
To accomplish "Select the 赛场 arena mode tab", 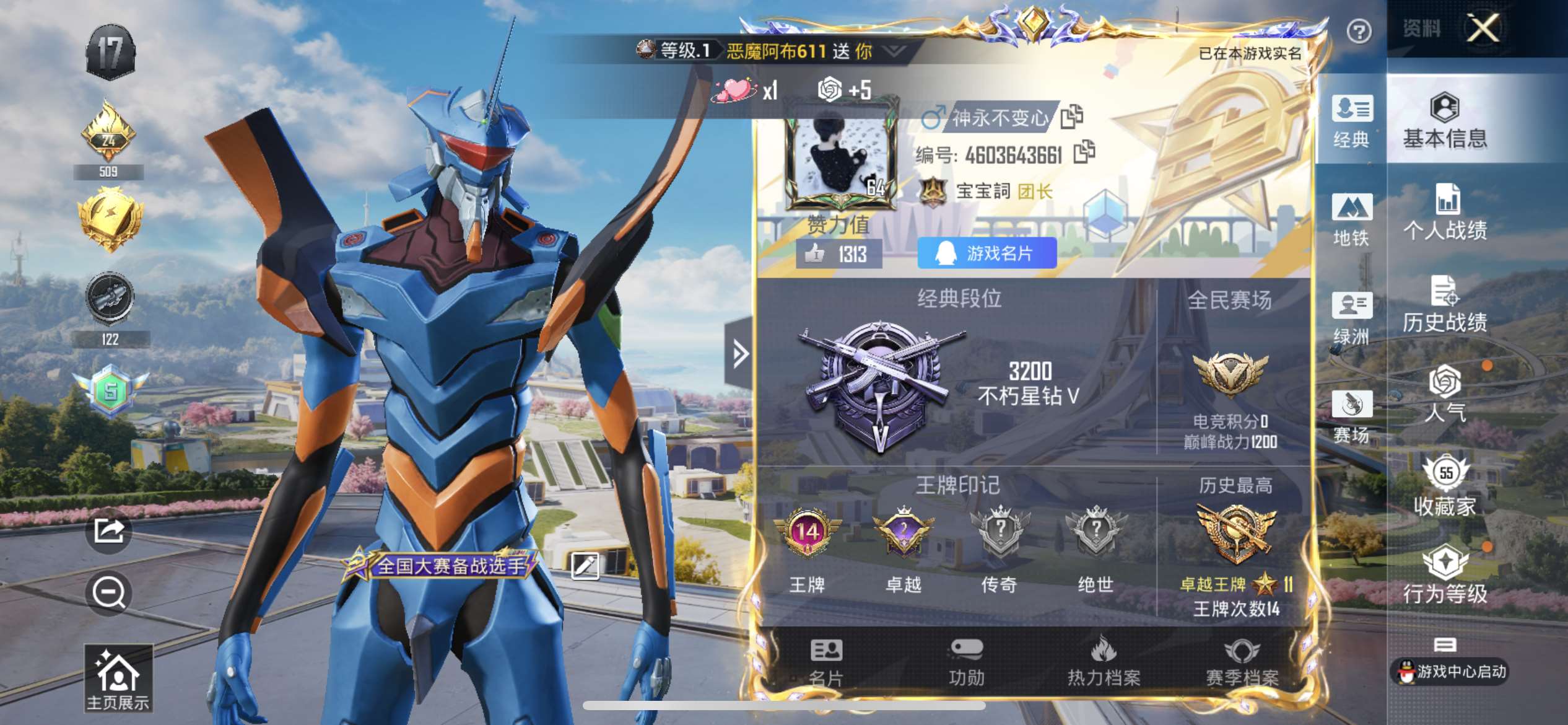I will click(1351, 416).
